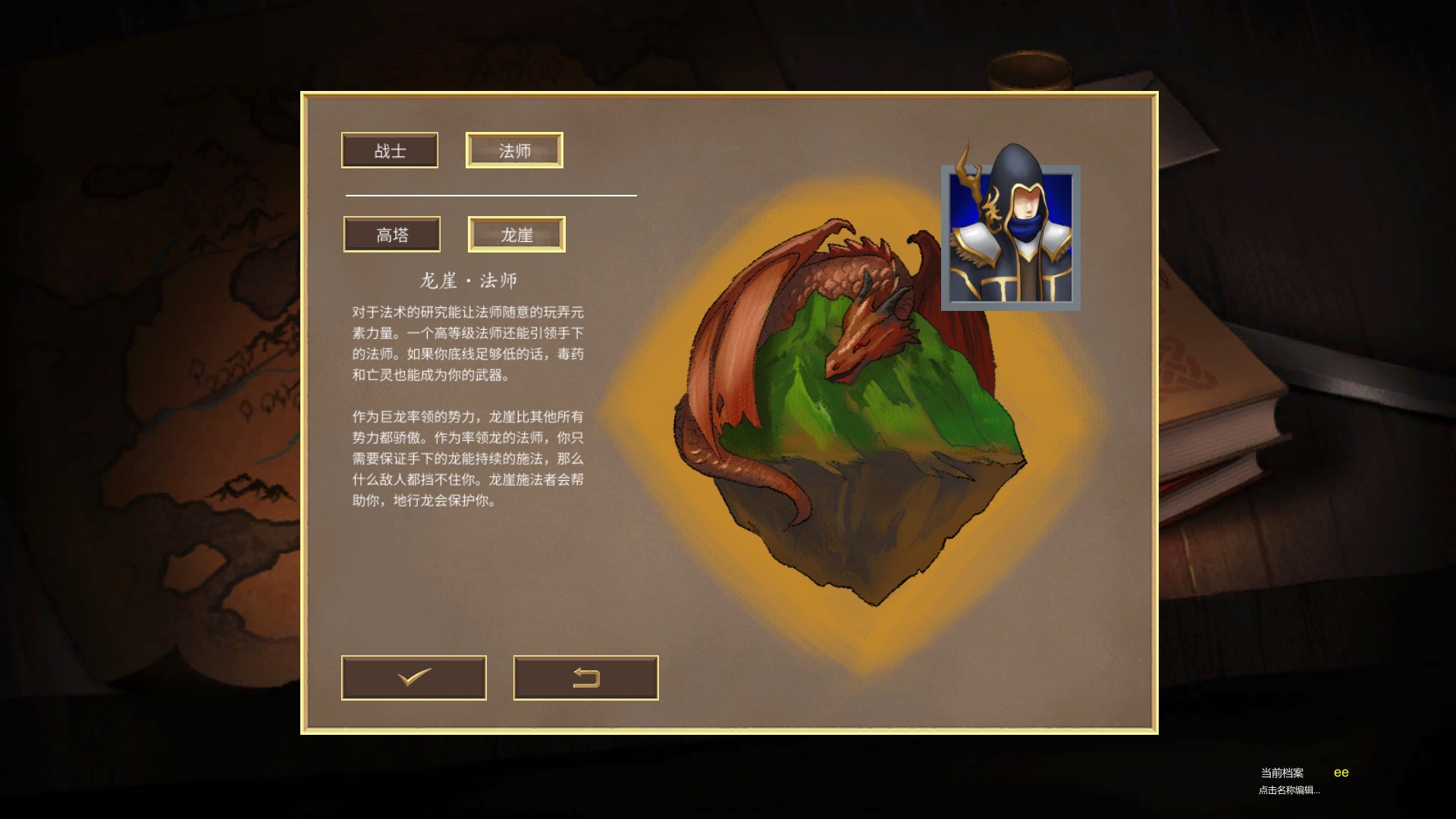Click the 龙崖·法师 title heading

tap(469, 279)
